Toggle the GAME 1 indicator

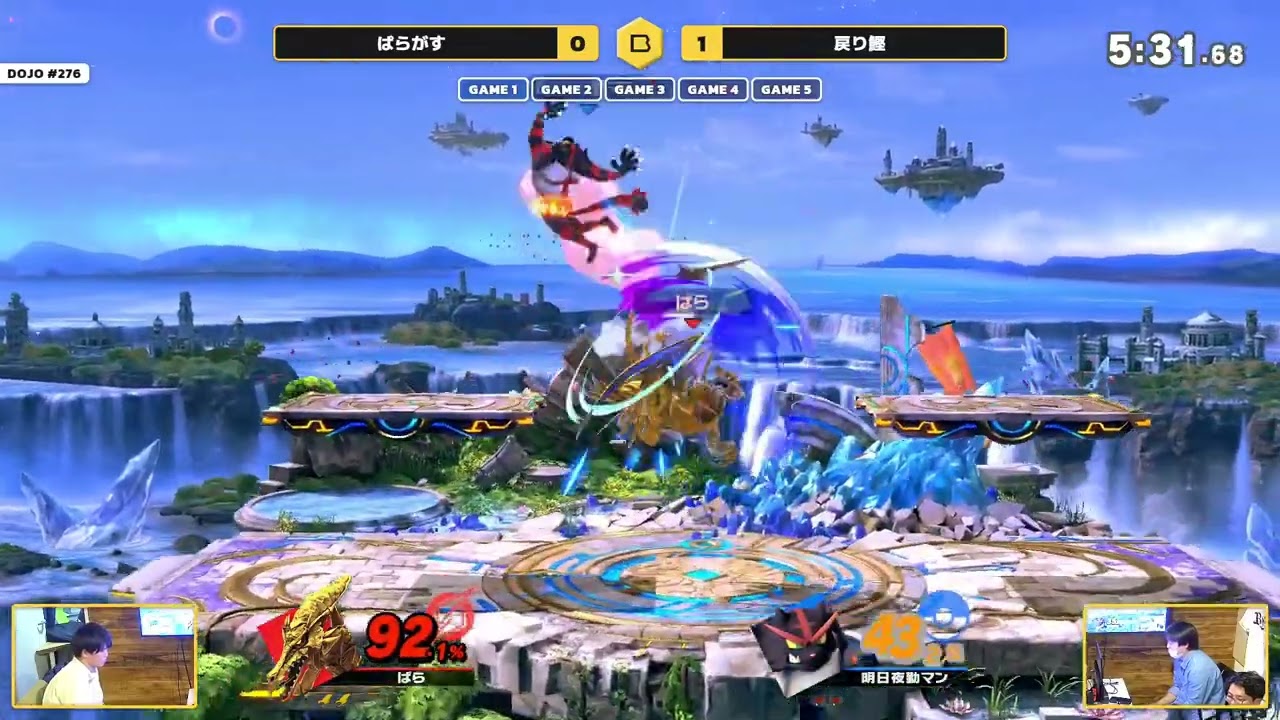tap(491, 90)
